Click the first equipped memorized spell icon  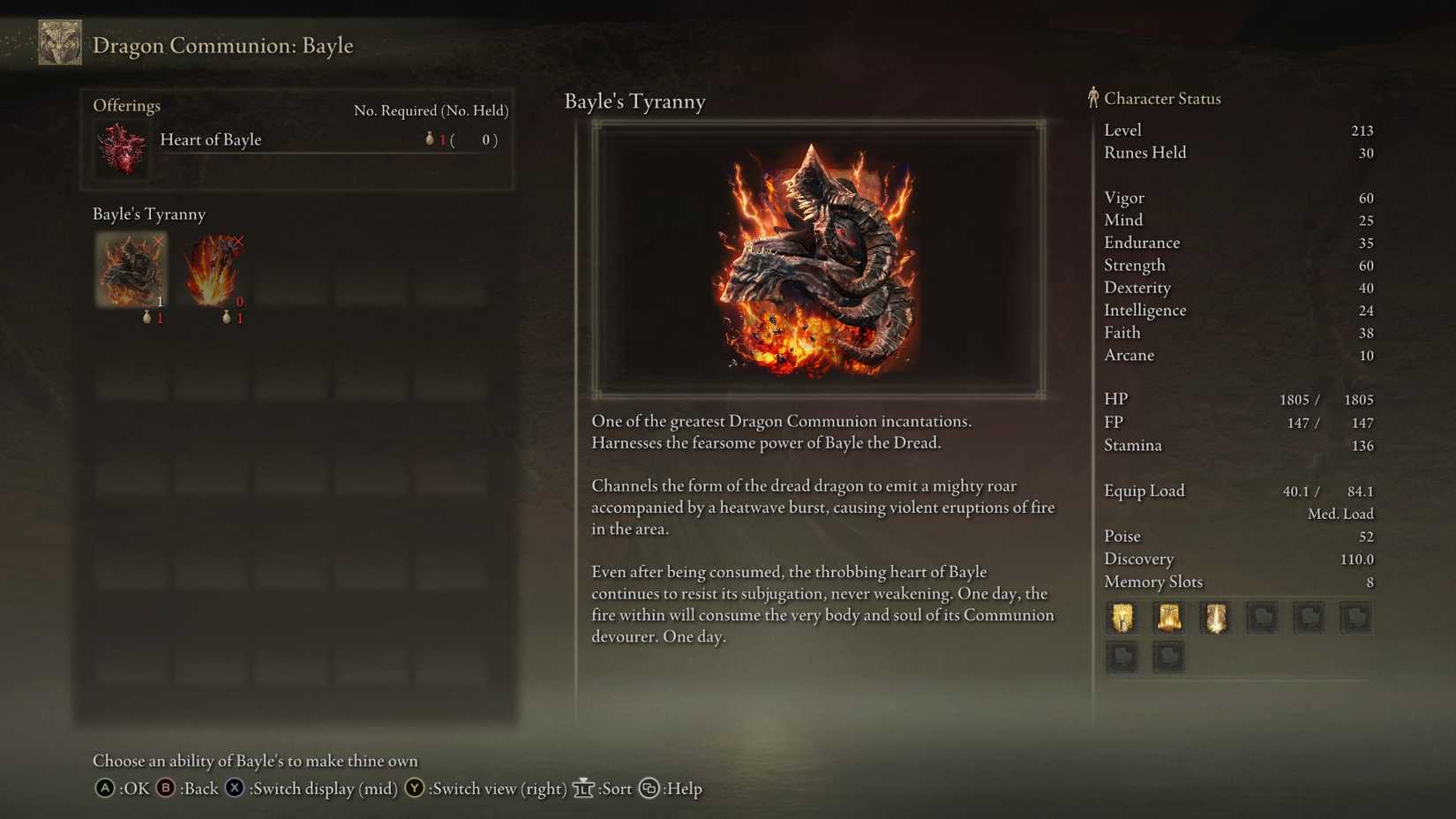pos(1122,618)
